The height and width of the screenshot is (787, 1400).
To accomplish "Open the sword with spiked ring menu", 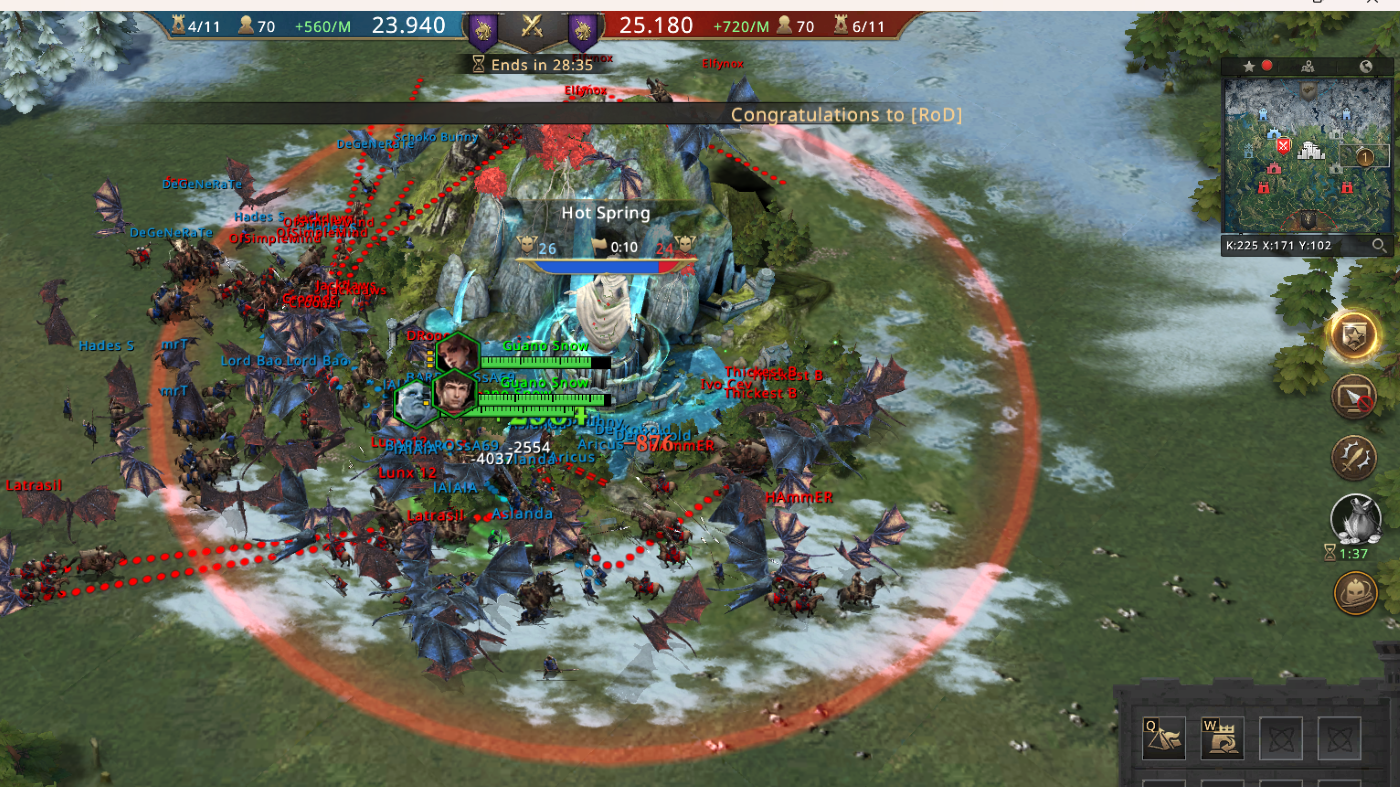I will click(x=1355, y=458).
